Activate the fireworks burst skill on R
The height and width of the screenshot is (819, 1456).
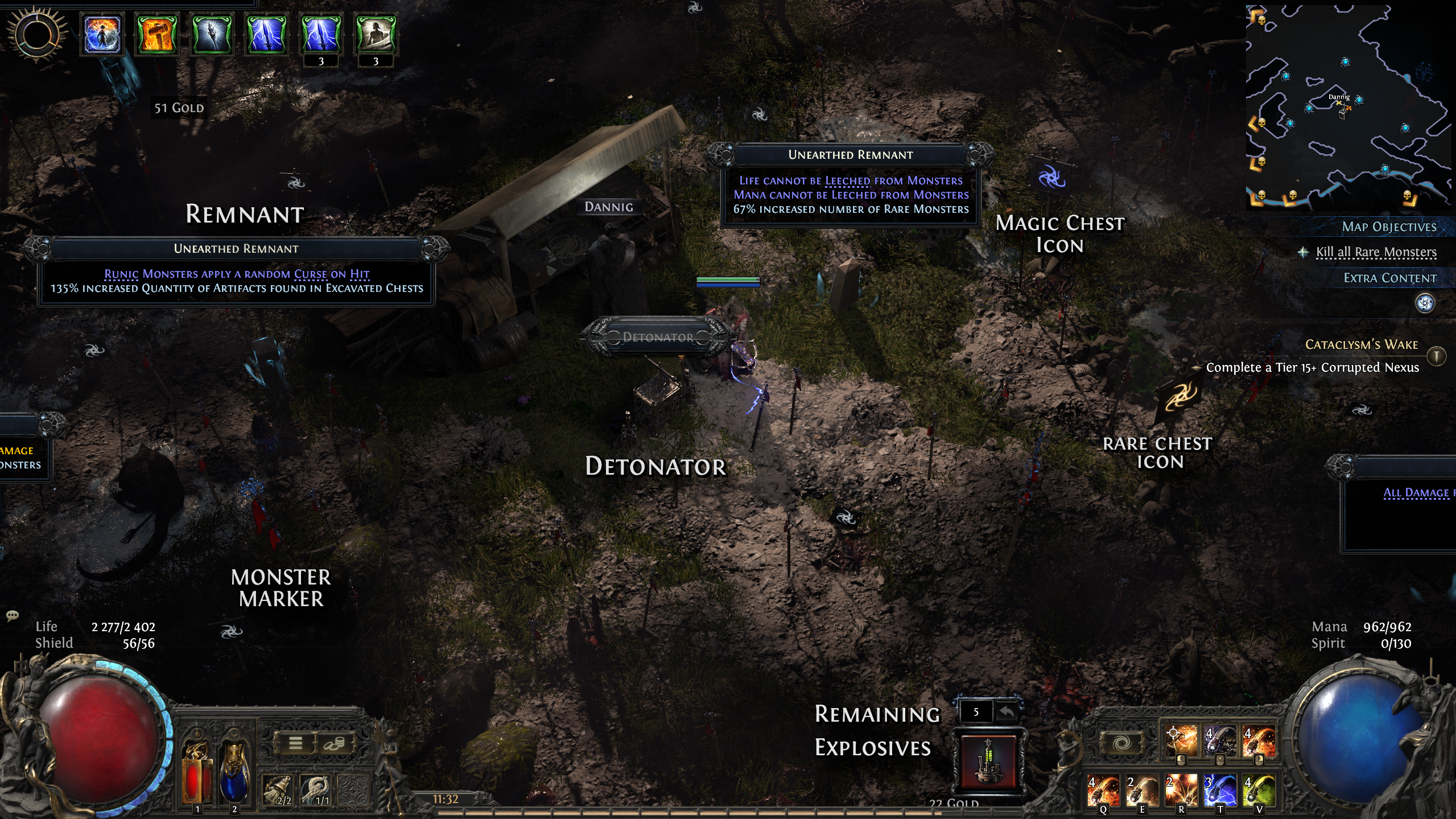1181,790
